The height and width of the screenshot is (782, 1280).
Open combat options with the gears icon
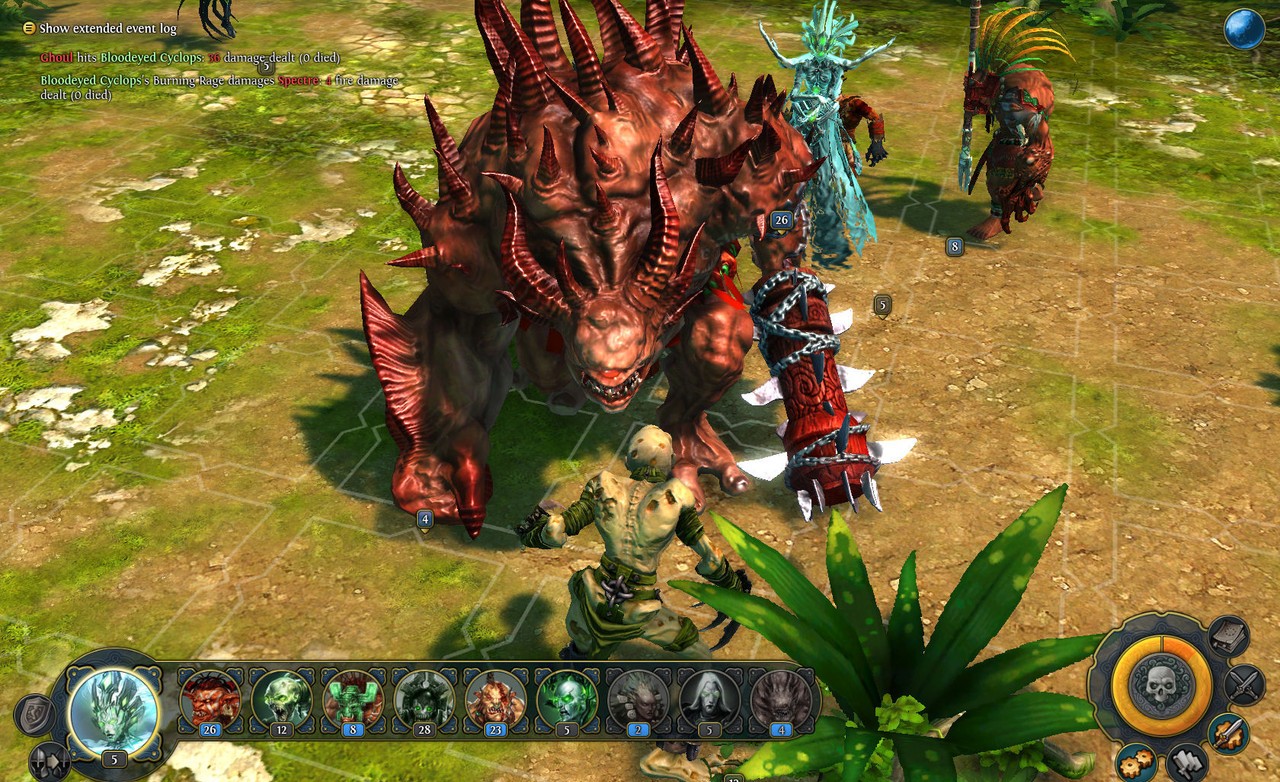tap(1135, 762)
